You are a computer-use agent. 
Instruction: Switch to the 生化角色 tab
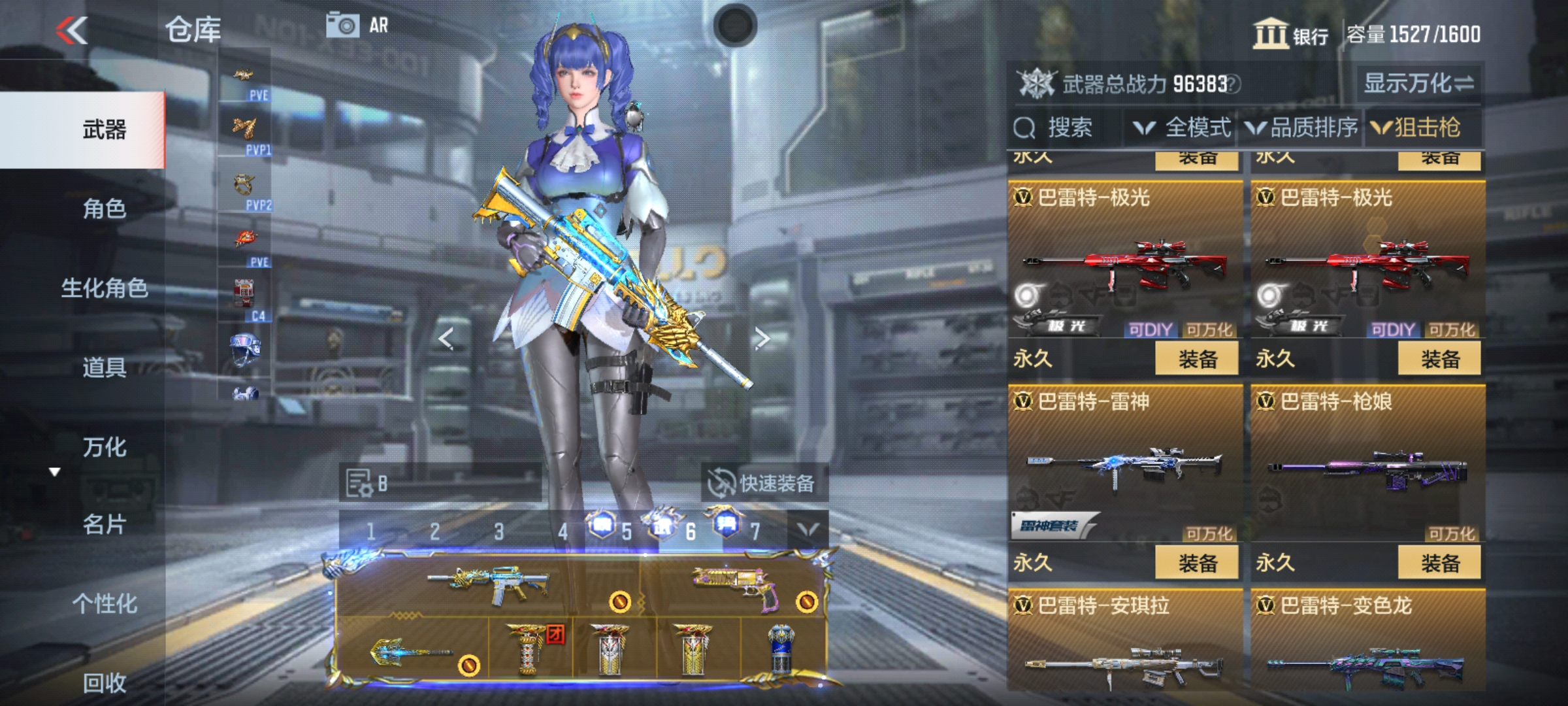105,288
